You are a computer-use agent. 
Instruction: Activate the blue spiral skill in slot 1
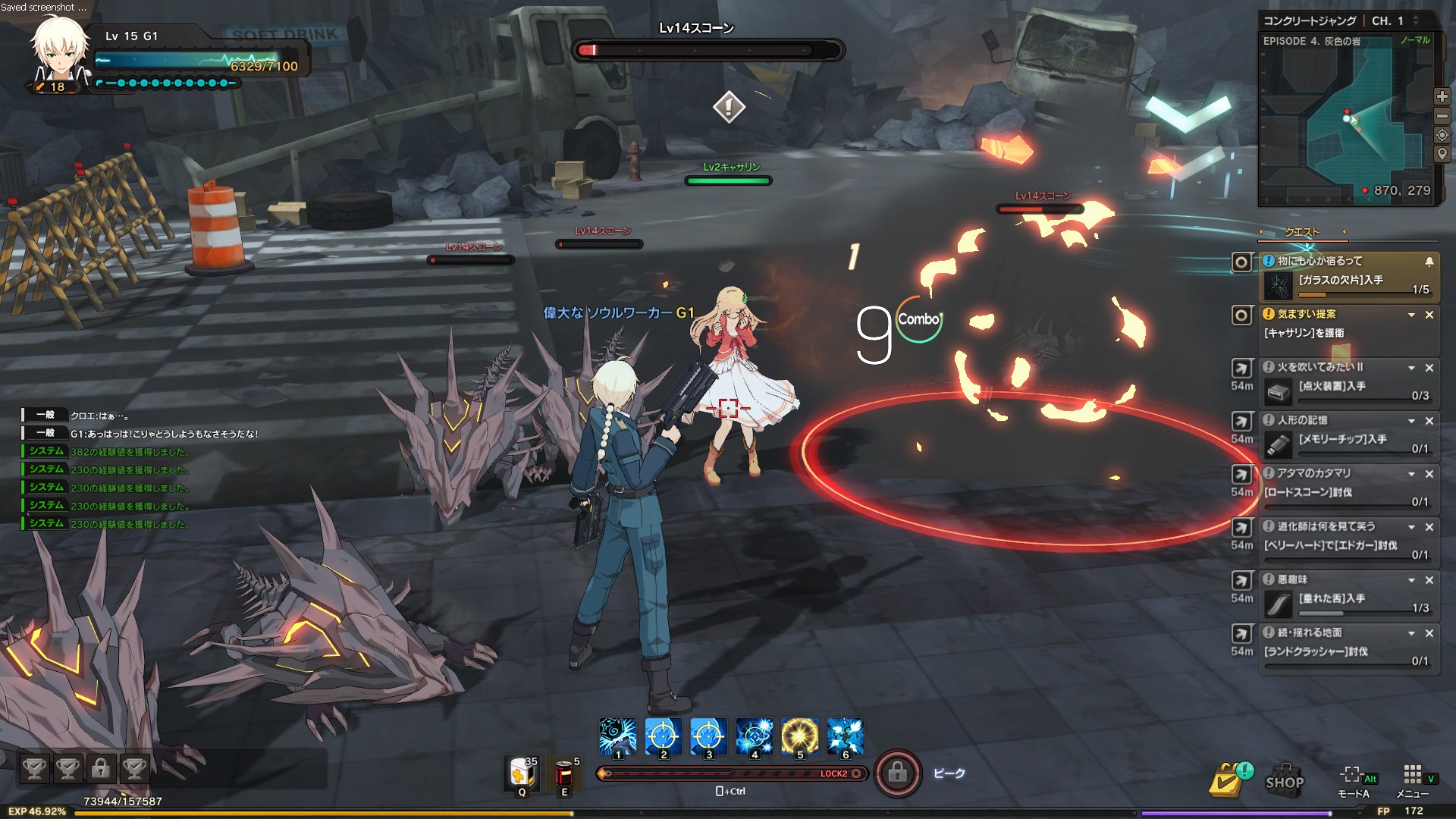click(x=617, y=736)
